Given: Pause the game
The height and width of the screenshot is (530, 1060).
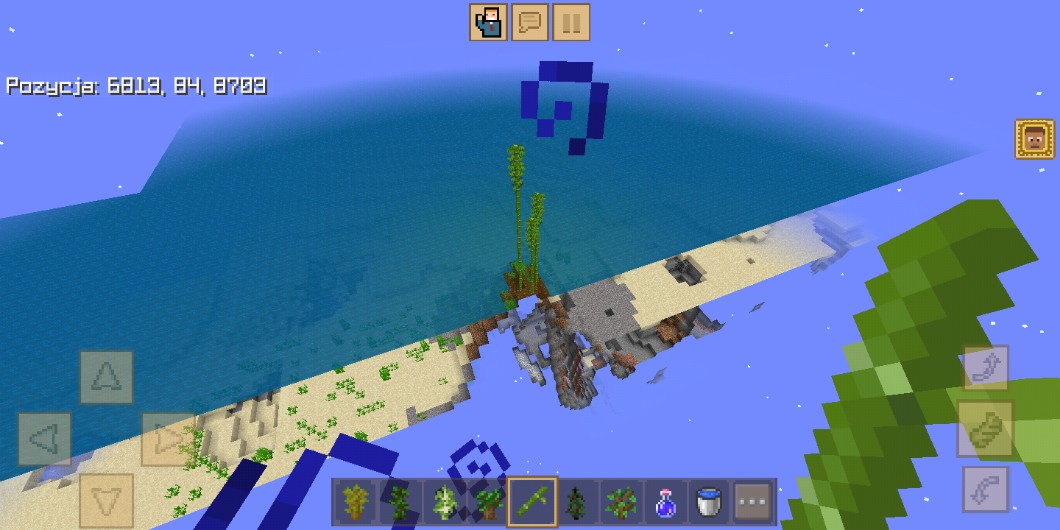Looking at the screenshot, I should tap(571, 22).
